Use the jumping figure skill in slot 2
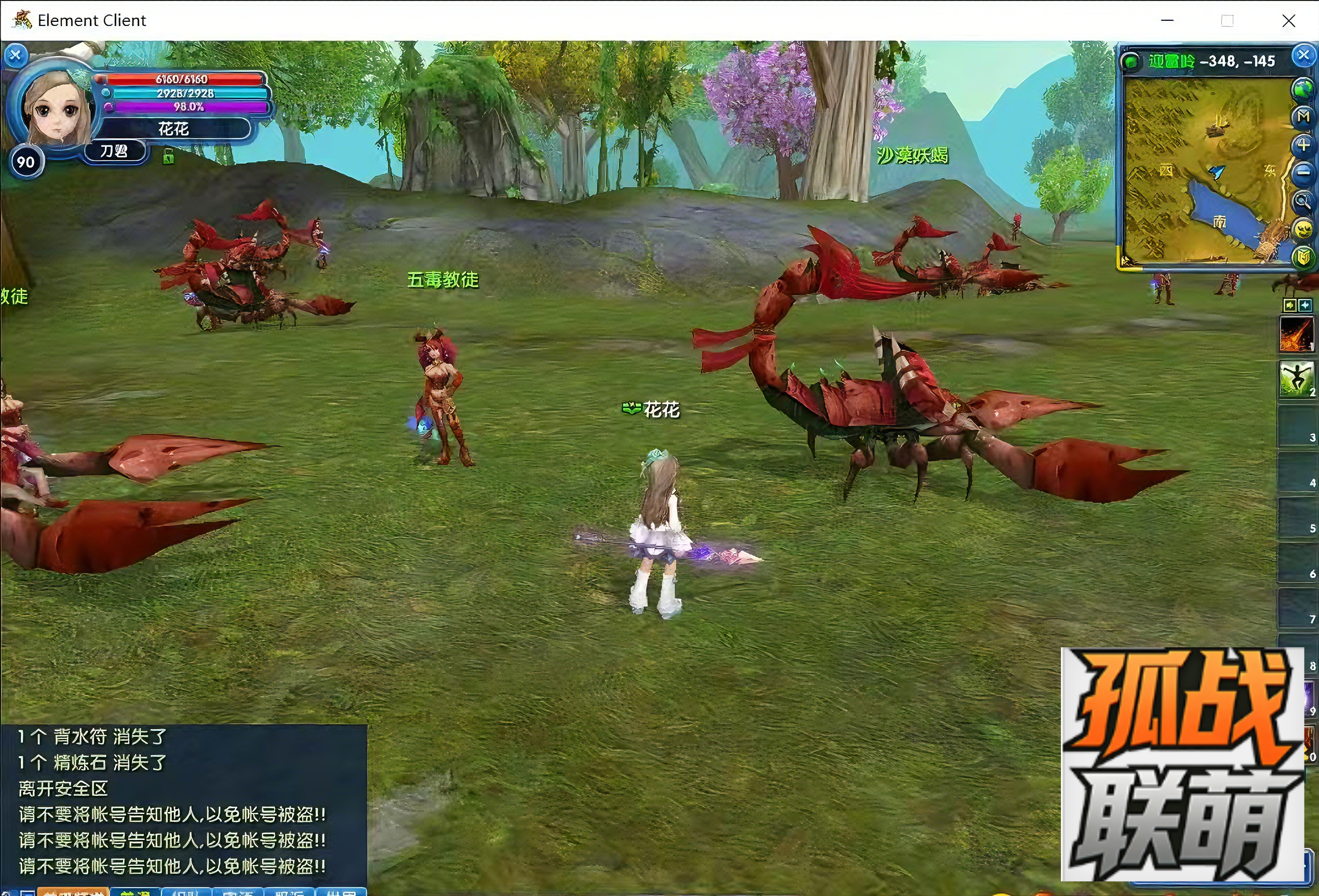1319x896 pixels. [x=1296, y=379]
